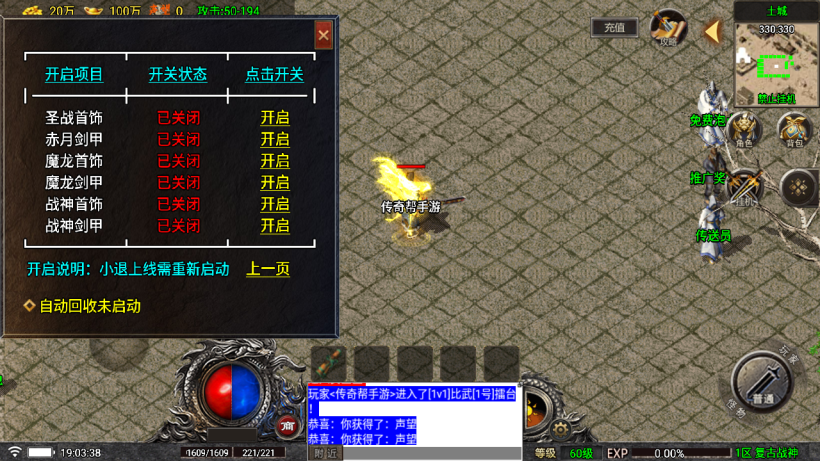Screen dimensions: 820x461
Task: Use the first quick-slot item
Action: pos(329,364)
